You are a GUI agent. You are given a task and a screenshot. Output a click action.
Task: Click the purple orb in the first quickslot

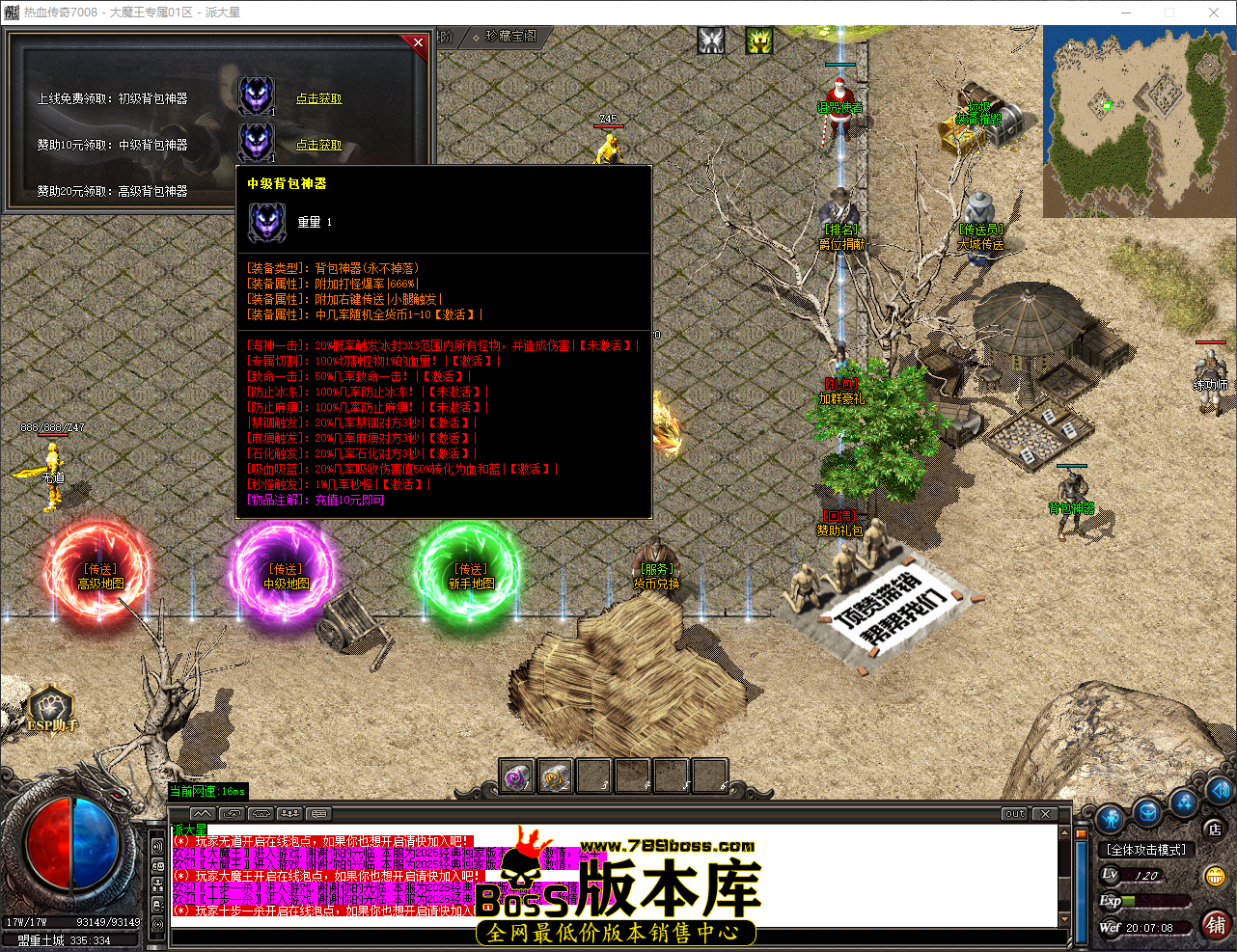point(516,775)
